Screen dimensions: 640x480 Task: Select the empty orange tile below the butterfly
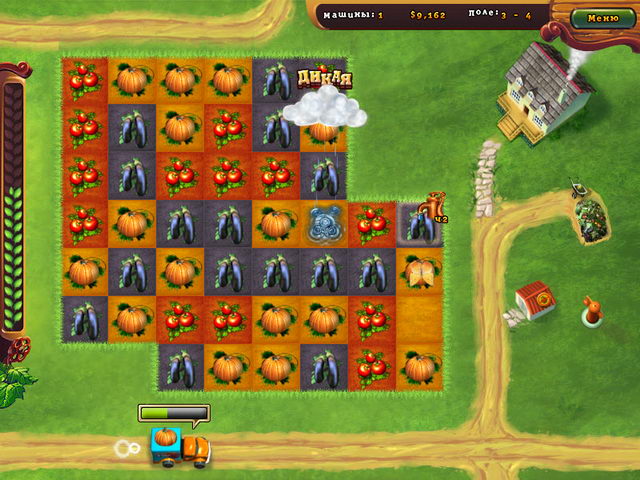tap(420, 320)
